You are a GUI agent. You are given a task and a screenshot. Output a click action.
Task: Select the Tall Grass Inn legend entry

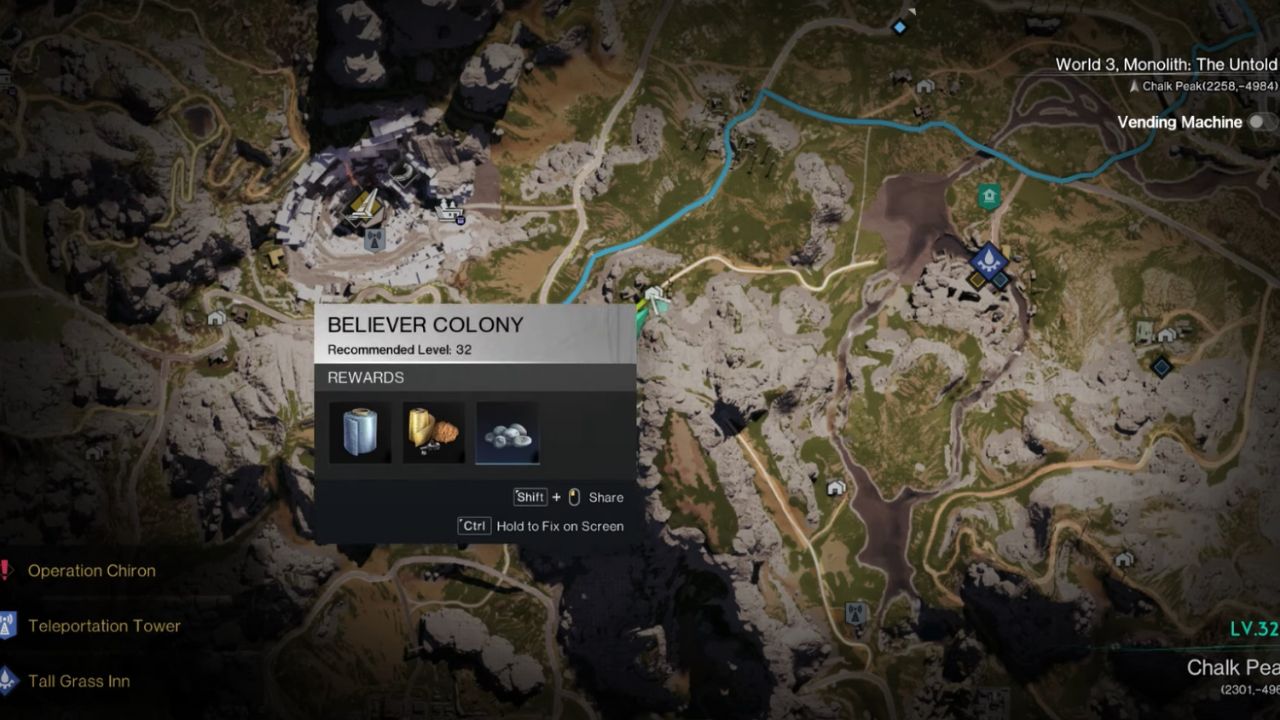tap(79, 681)
